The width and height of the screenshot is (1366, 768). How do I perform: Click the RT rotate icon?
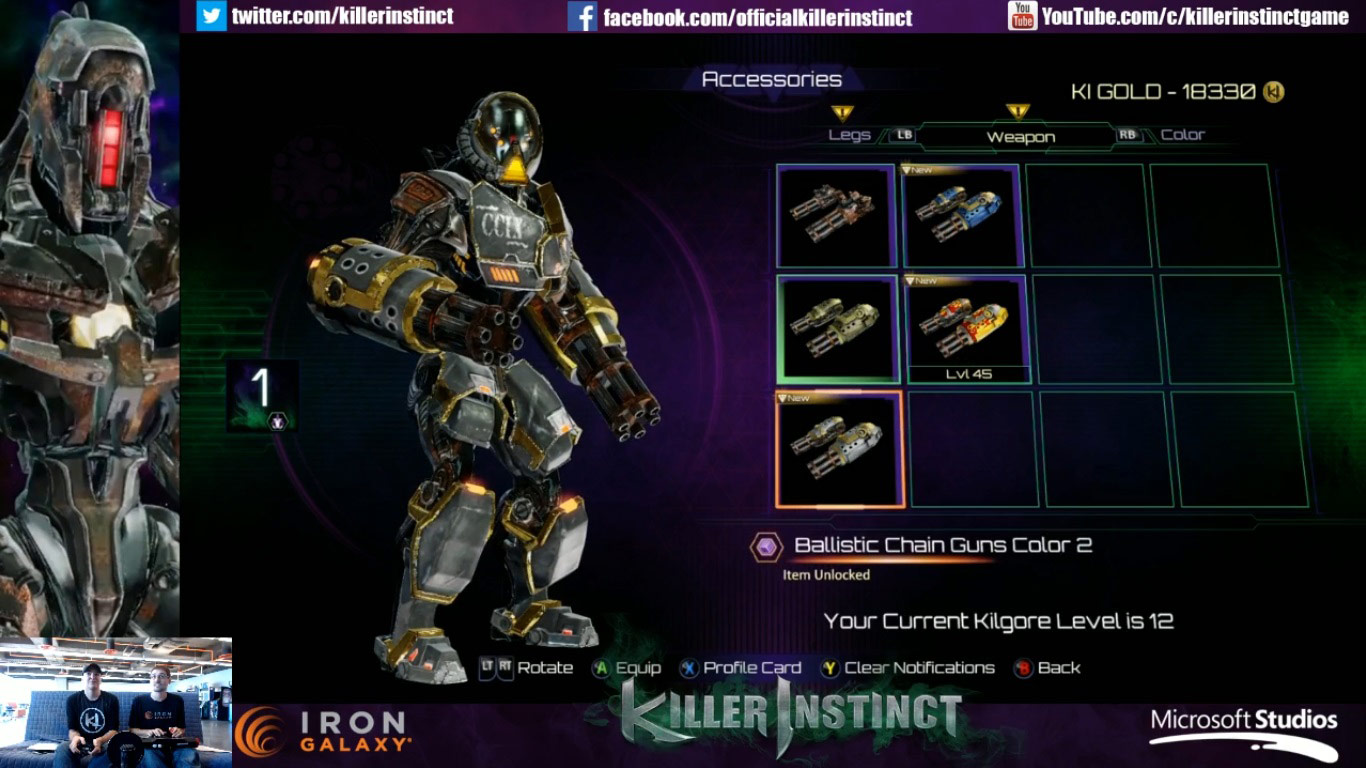pyautogui.click(x=504, y=667)
